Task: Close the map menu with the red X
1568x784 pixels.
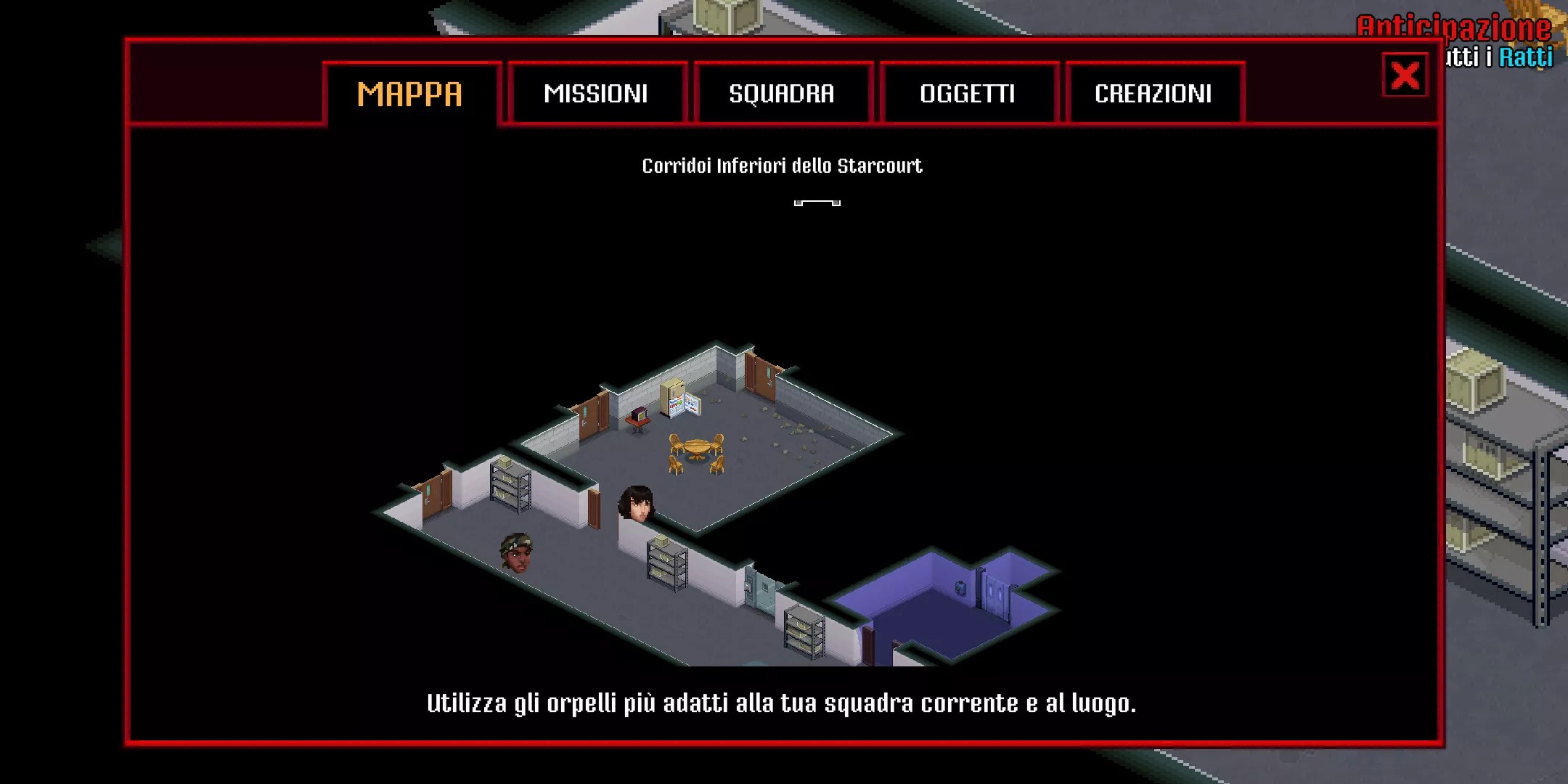Action: coord(1404,75)
